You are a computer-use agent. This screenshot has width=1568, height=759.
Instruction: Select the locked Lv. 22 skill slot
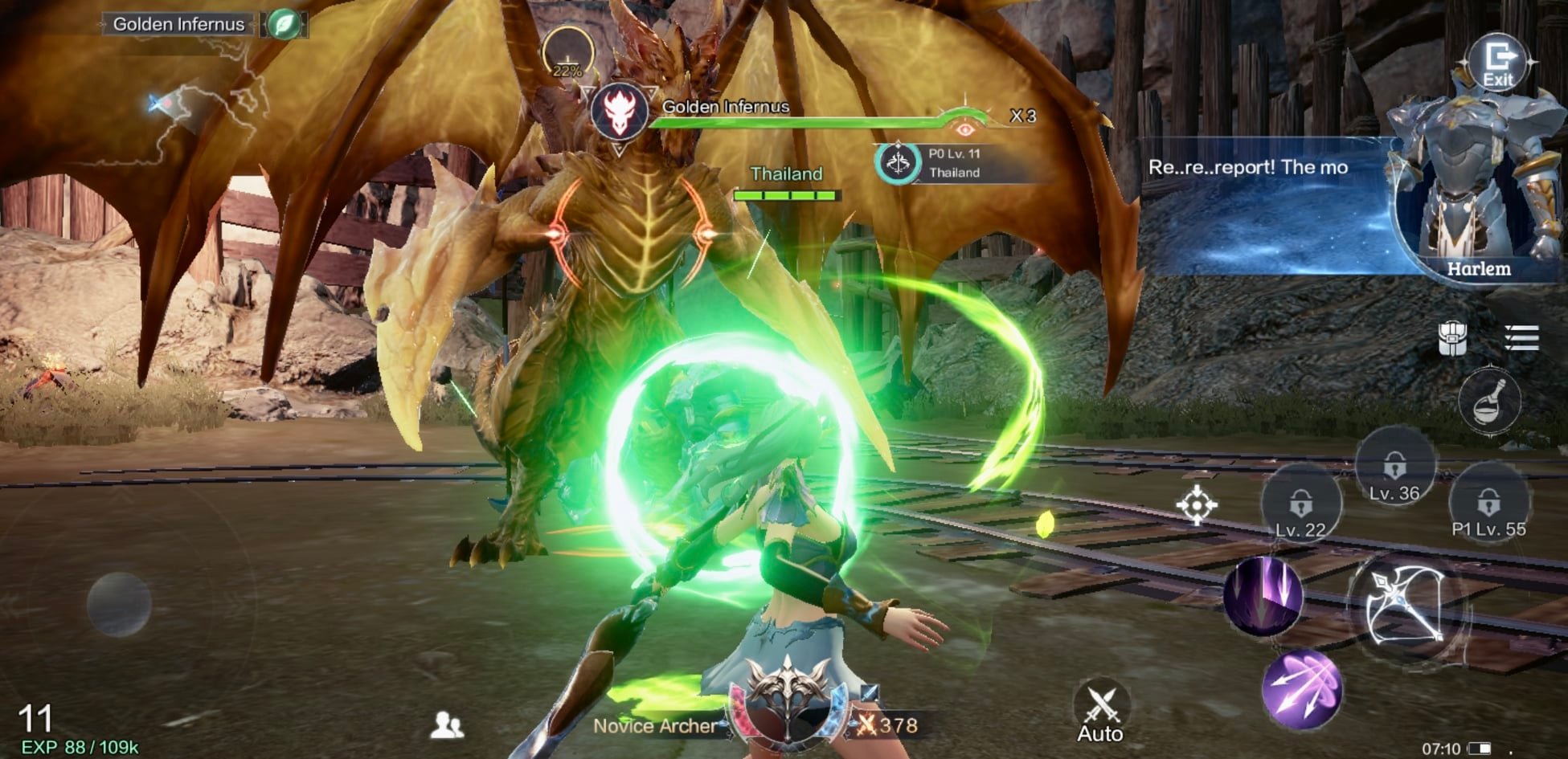point(1300,504)
